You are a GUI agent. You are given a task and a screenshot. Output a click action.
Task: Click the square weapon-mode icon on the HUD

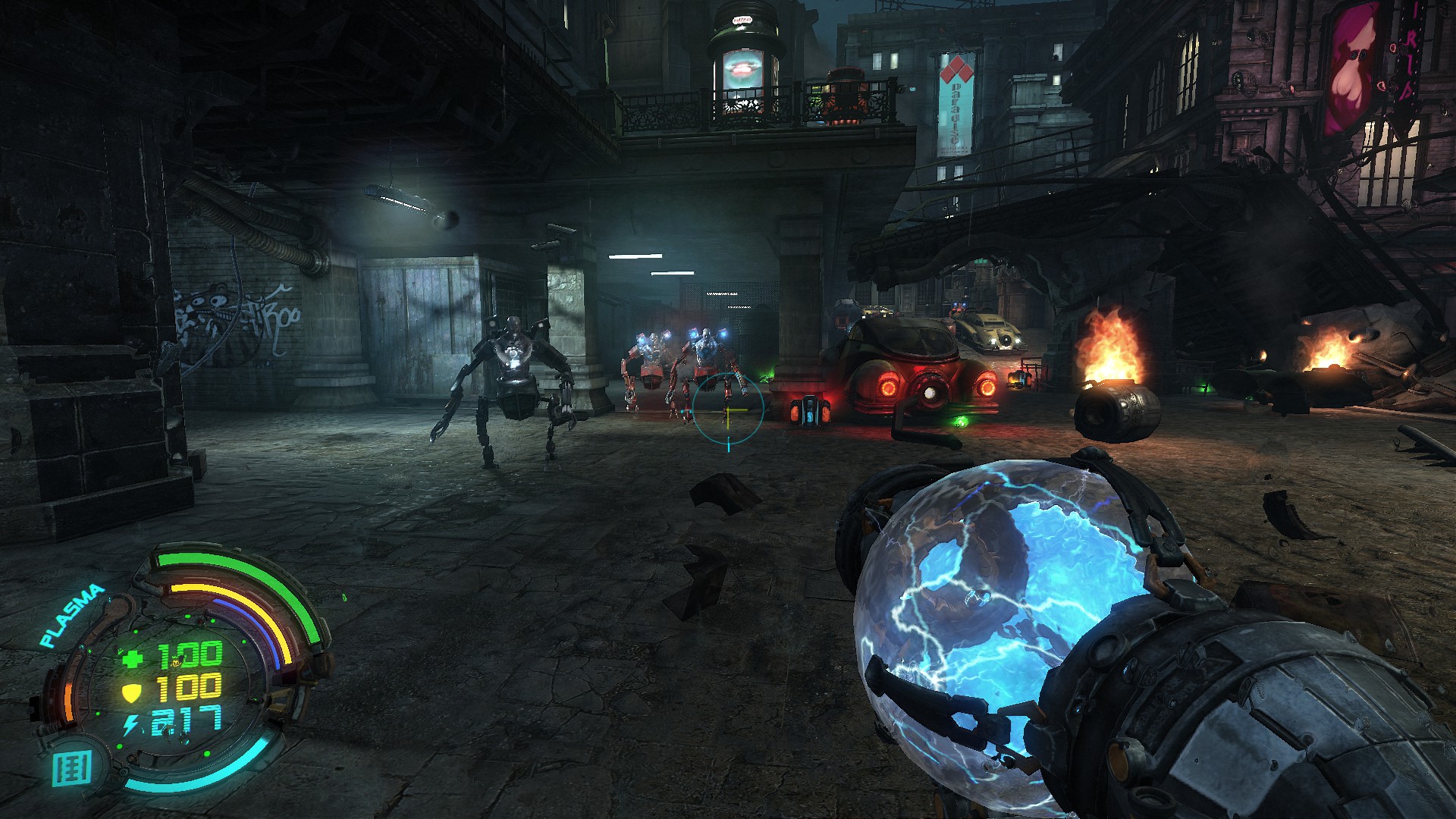(74, 767)
